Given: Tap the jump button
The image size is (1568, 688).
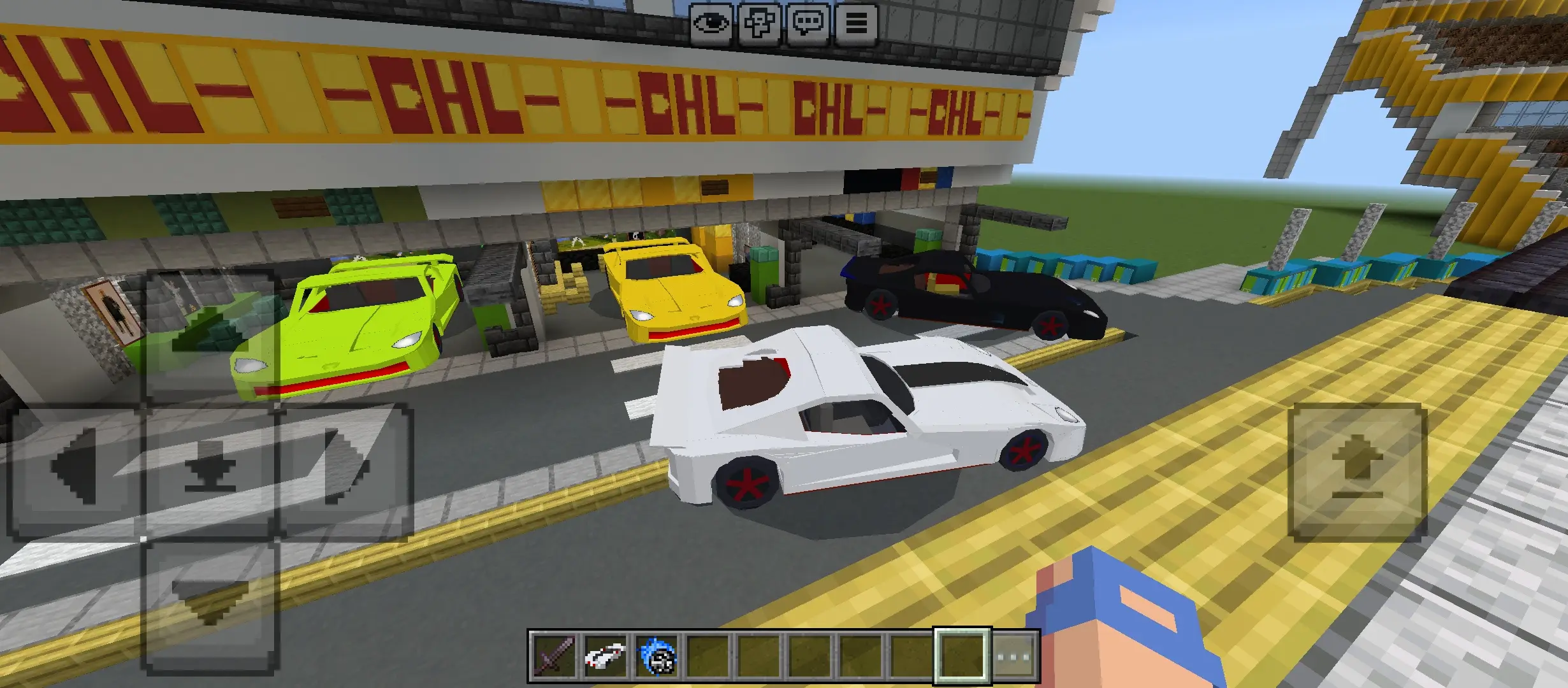Looking at the screenshot, I should pos(1357,472).
